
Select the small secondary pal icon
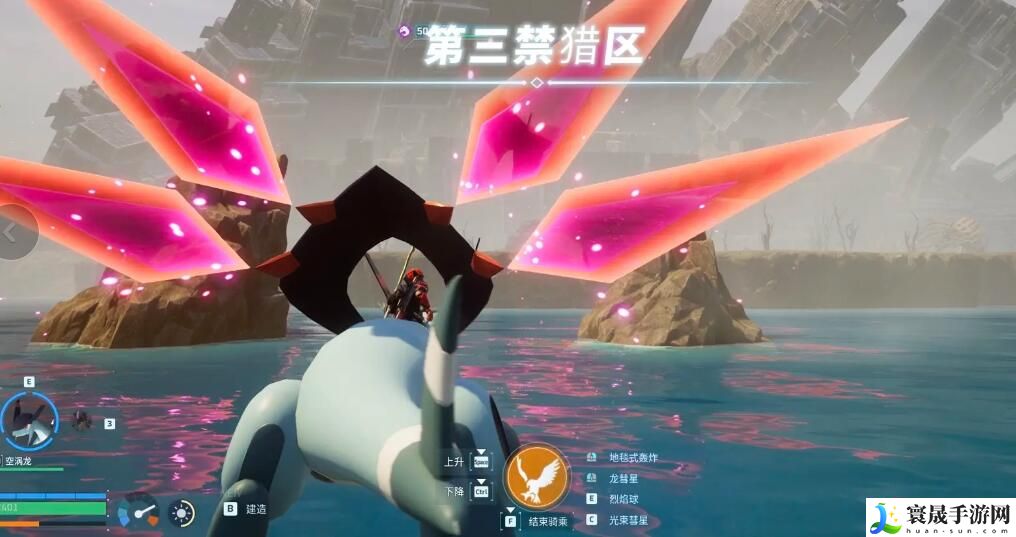tap(83, 421)
